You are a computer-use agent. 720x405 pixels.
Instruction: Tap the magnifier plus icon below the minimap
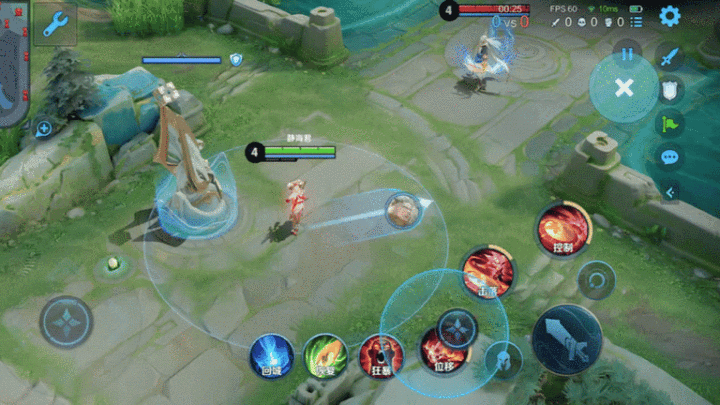43,128
